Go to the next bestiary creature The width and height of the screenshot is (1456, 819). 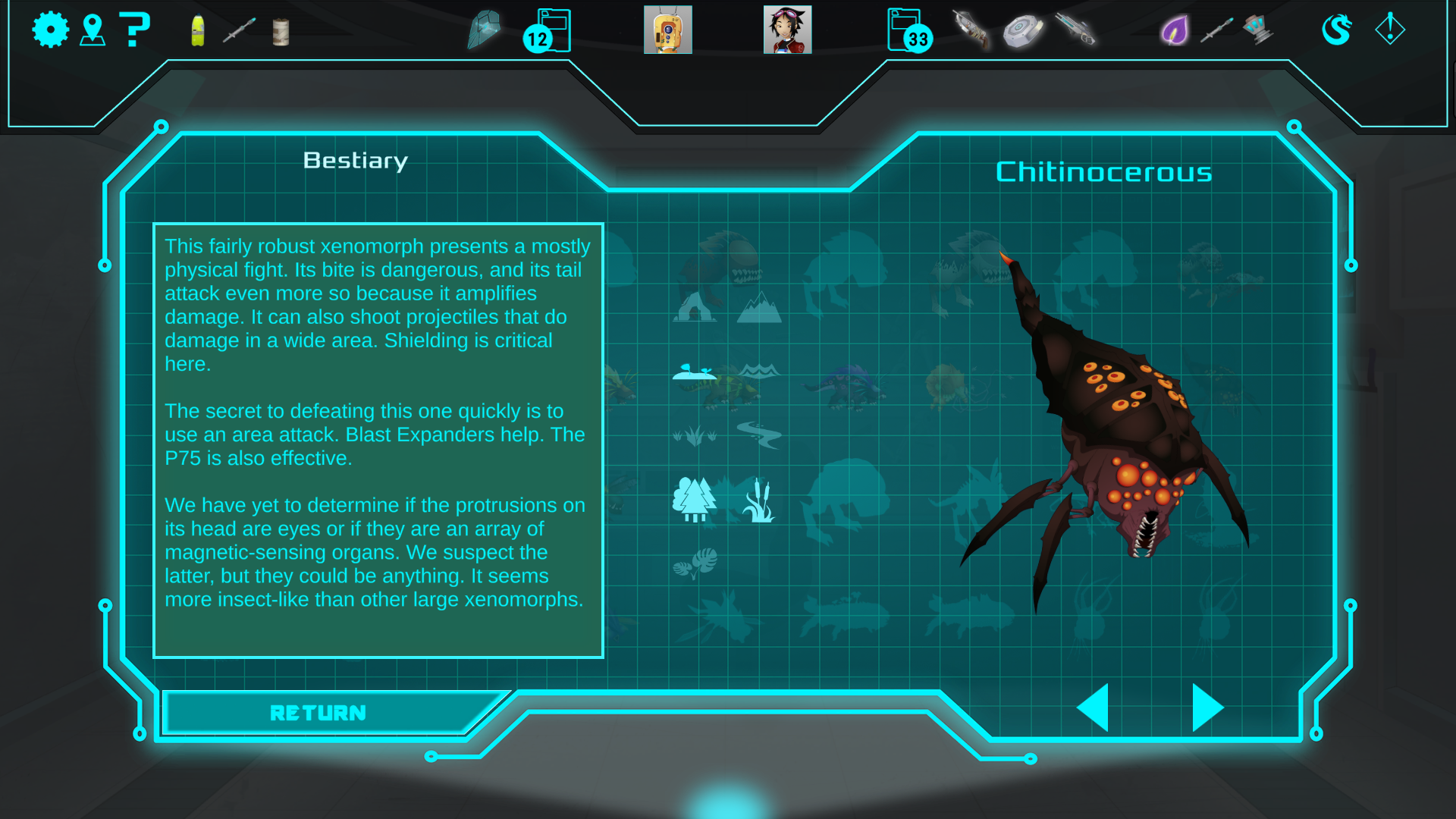tap(1207, 708)
